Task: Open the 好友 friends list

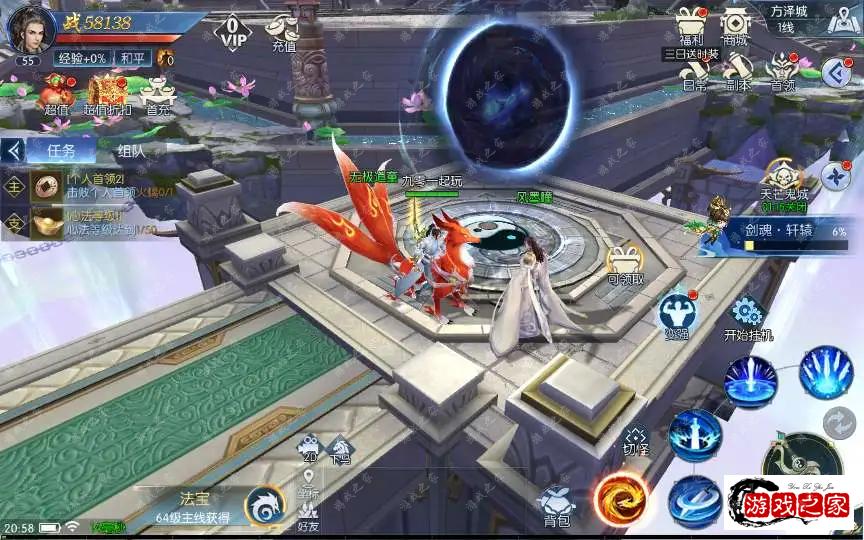Action: pos(308,513)
